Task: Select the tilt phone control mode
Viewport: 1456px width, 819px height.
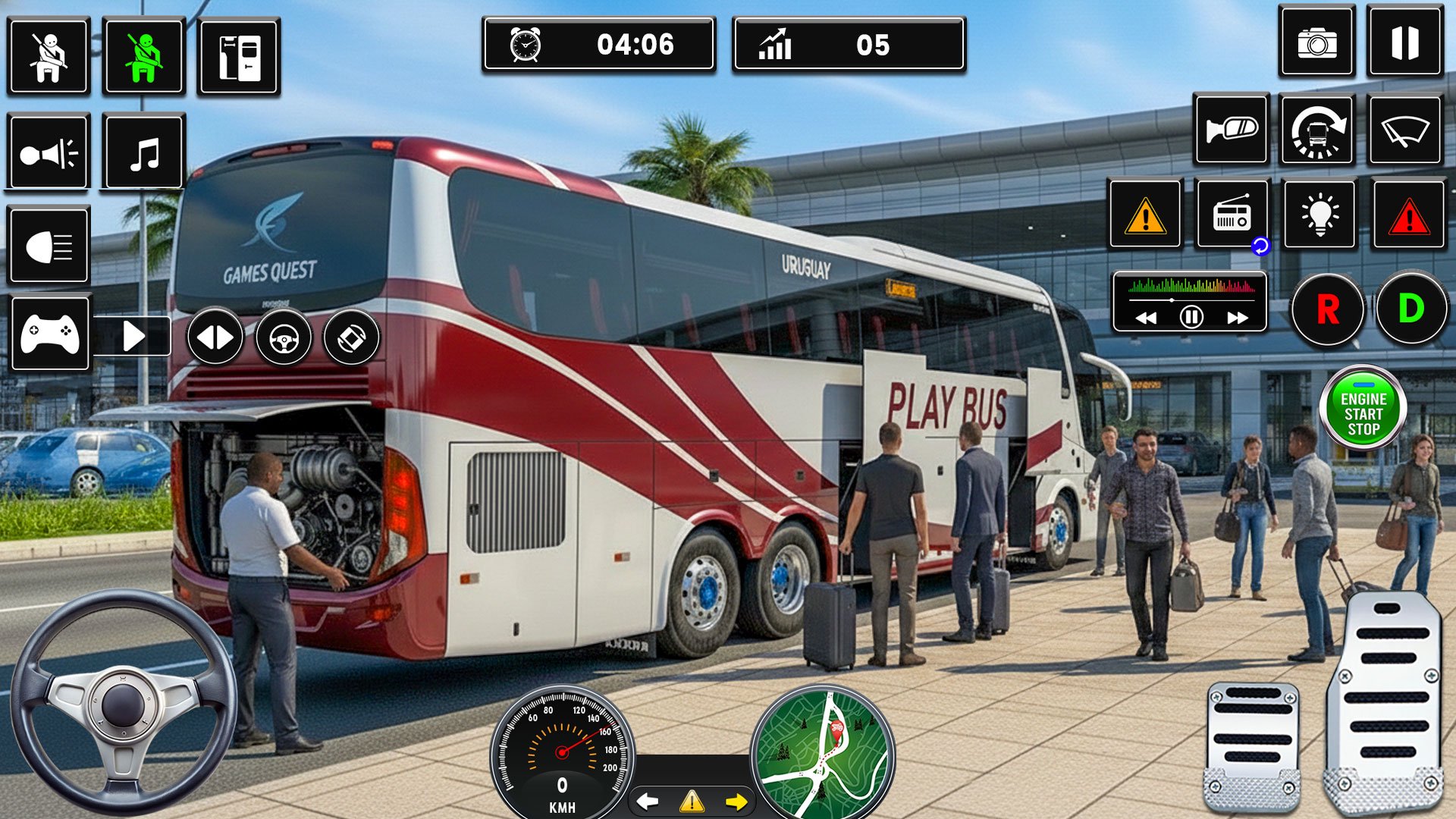Action: pyautogui.click(x=352, y=337)
